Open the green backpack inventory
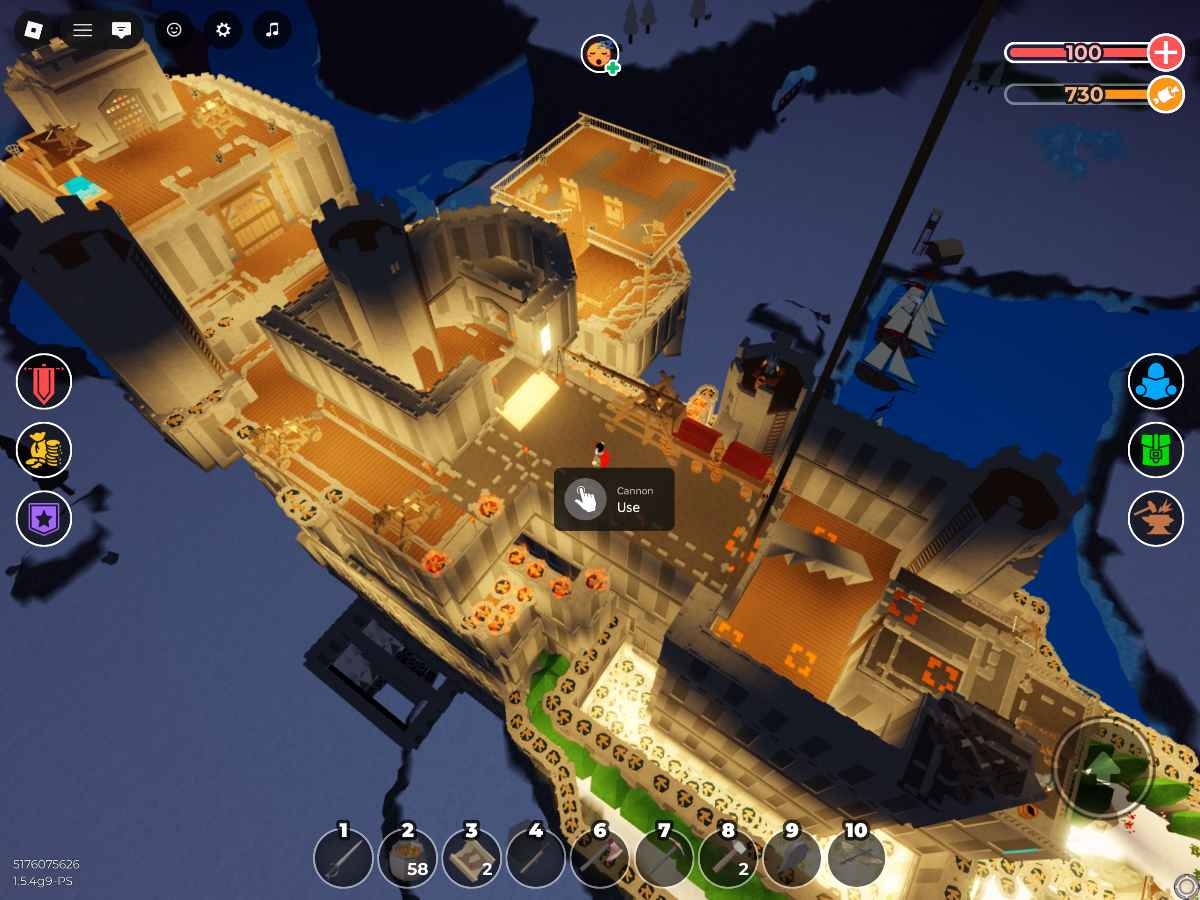1200x900 pixels. pos(1156,450)
